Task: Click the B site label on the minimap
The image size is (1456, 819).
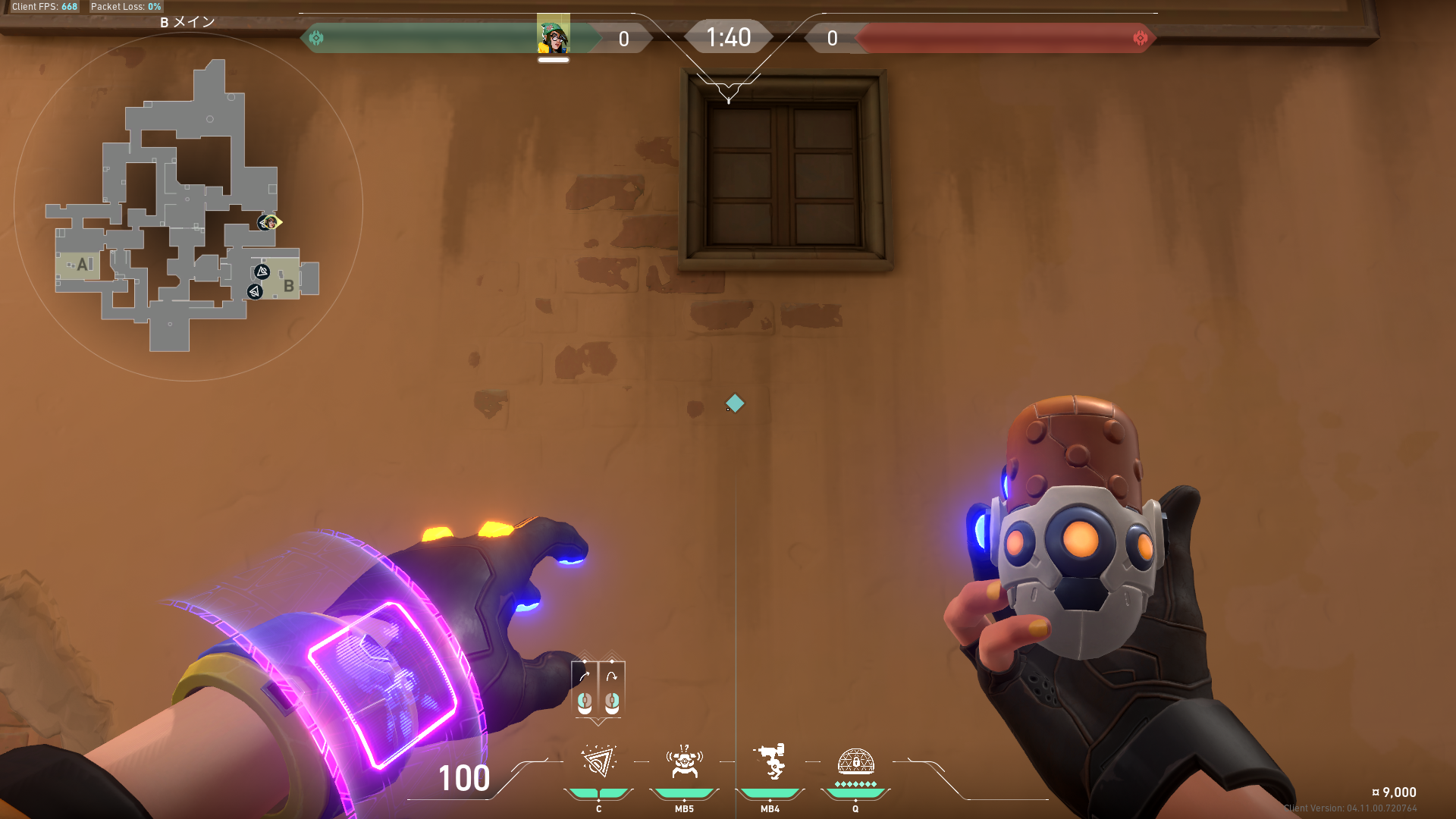Action: [288, 286]
